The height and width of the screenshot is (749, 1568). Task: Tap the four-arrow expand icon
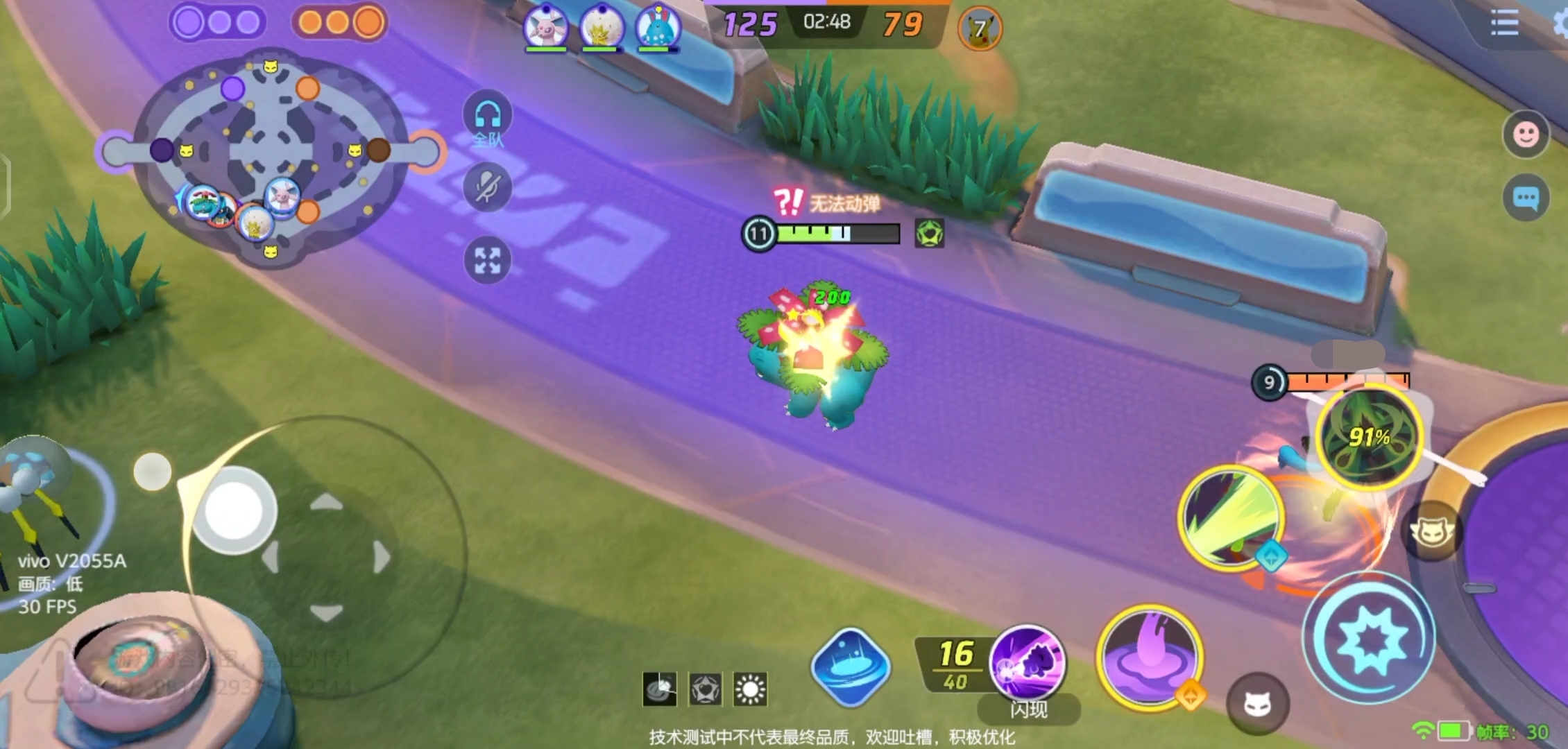488,261
